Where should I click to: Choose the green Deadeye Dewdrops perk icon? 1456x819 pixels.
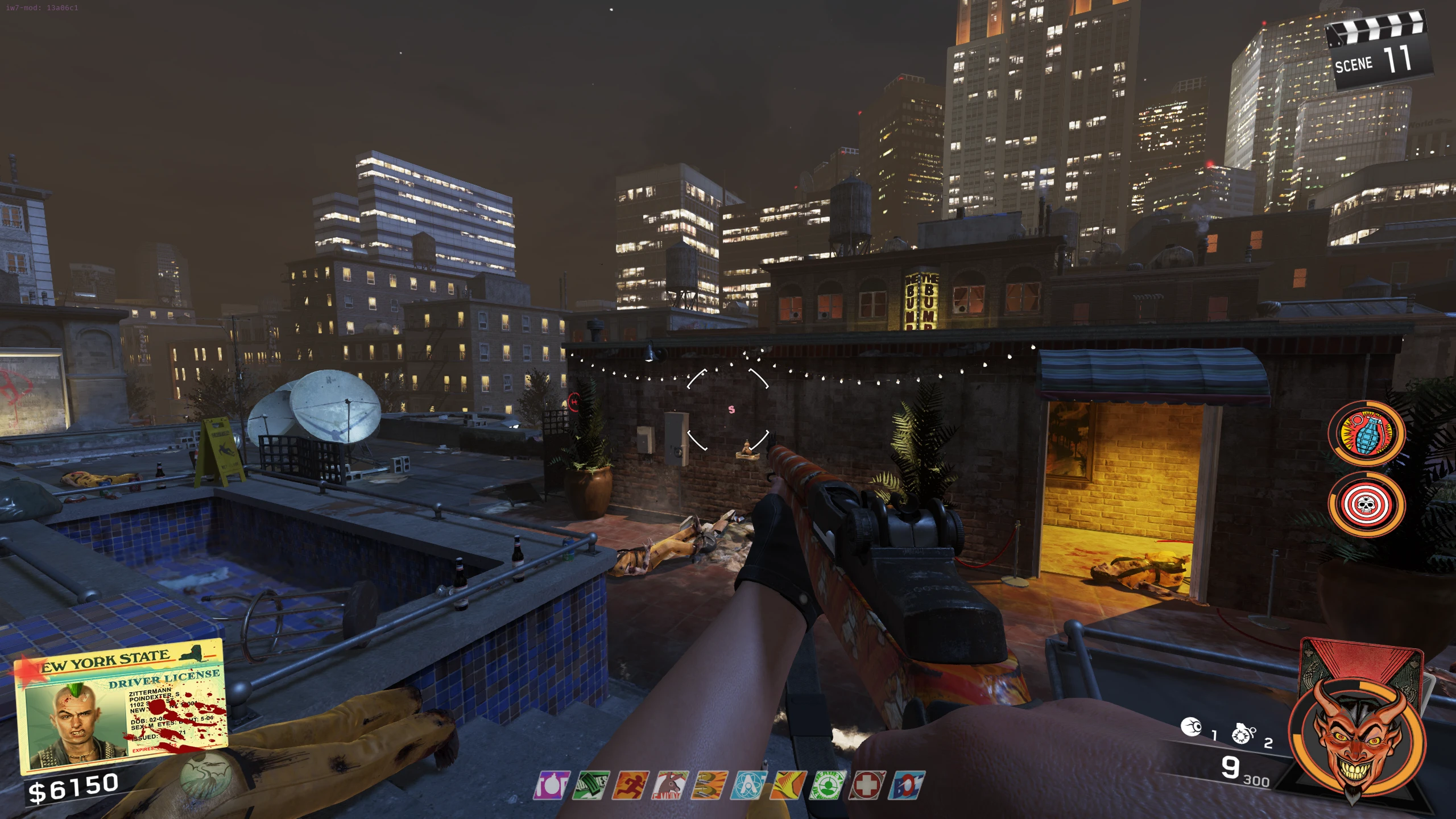[827, 785]
